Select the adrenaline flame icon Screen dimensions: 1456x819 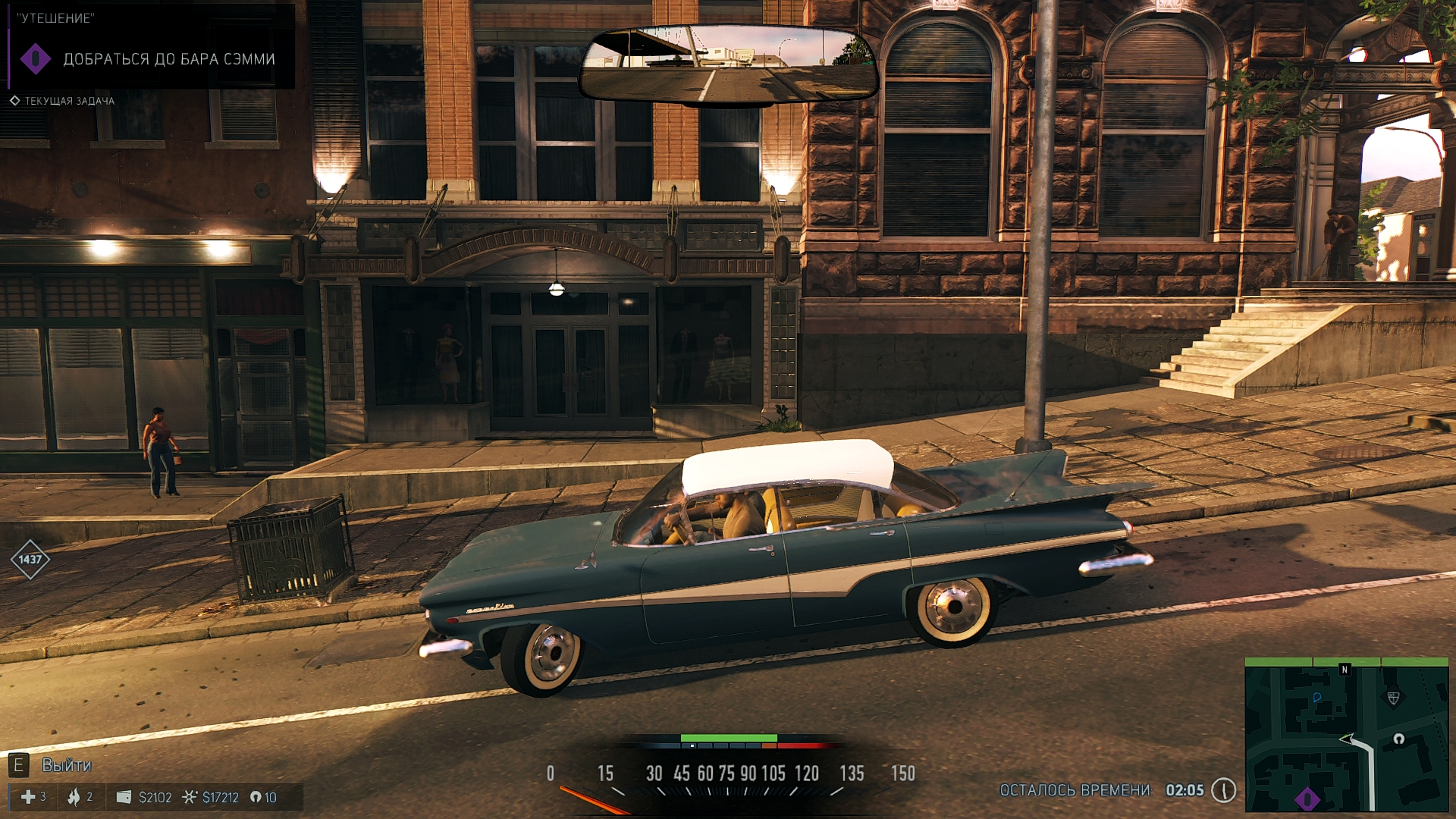click(74, 797)
